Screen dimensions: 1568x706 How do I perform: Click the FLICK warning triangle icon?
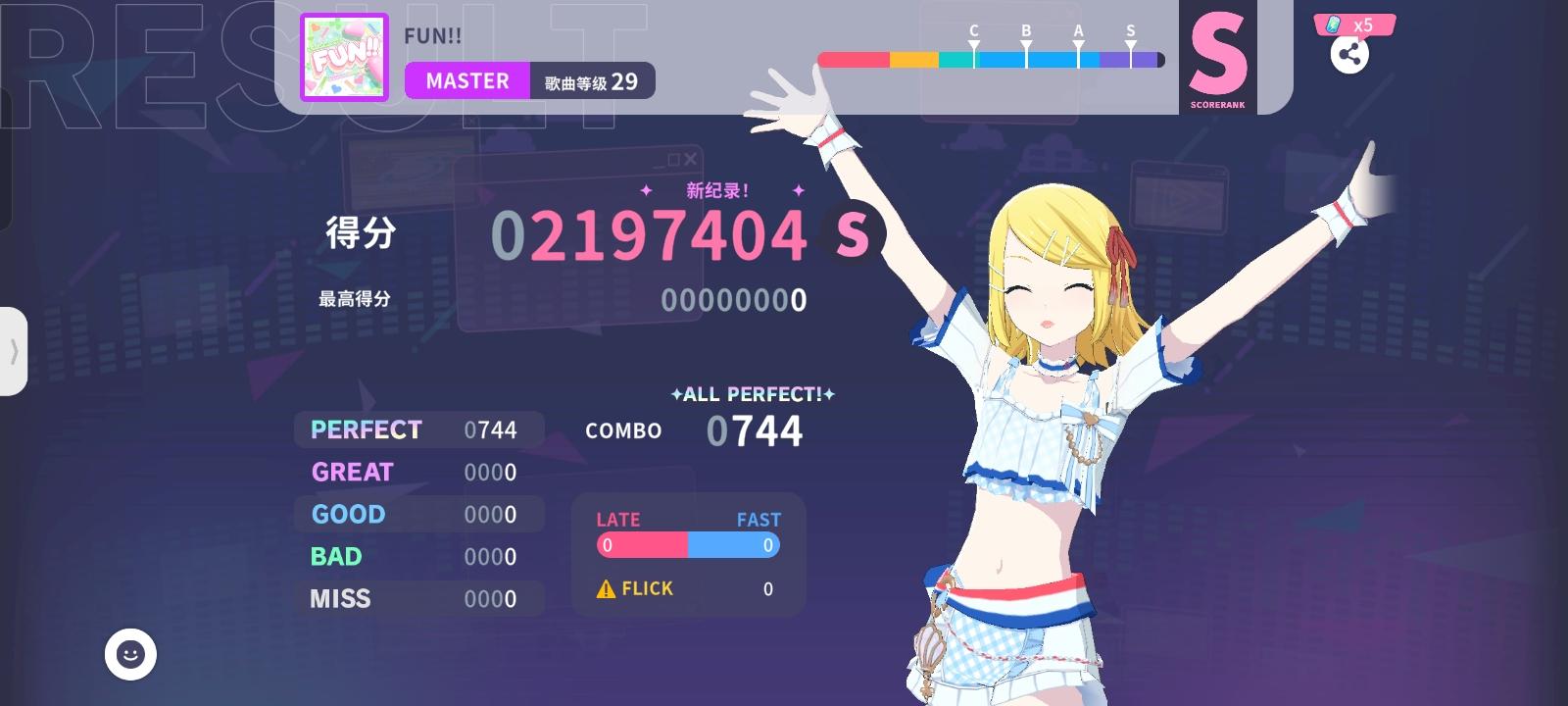point(605,588)
